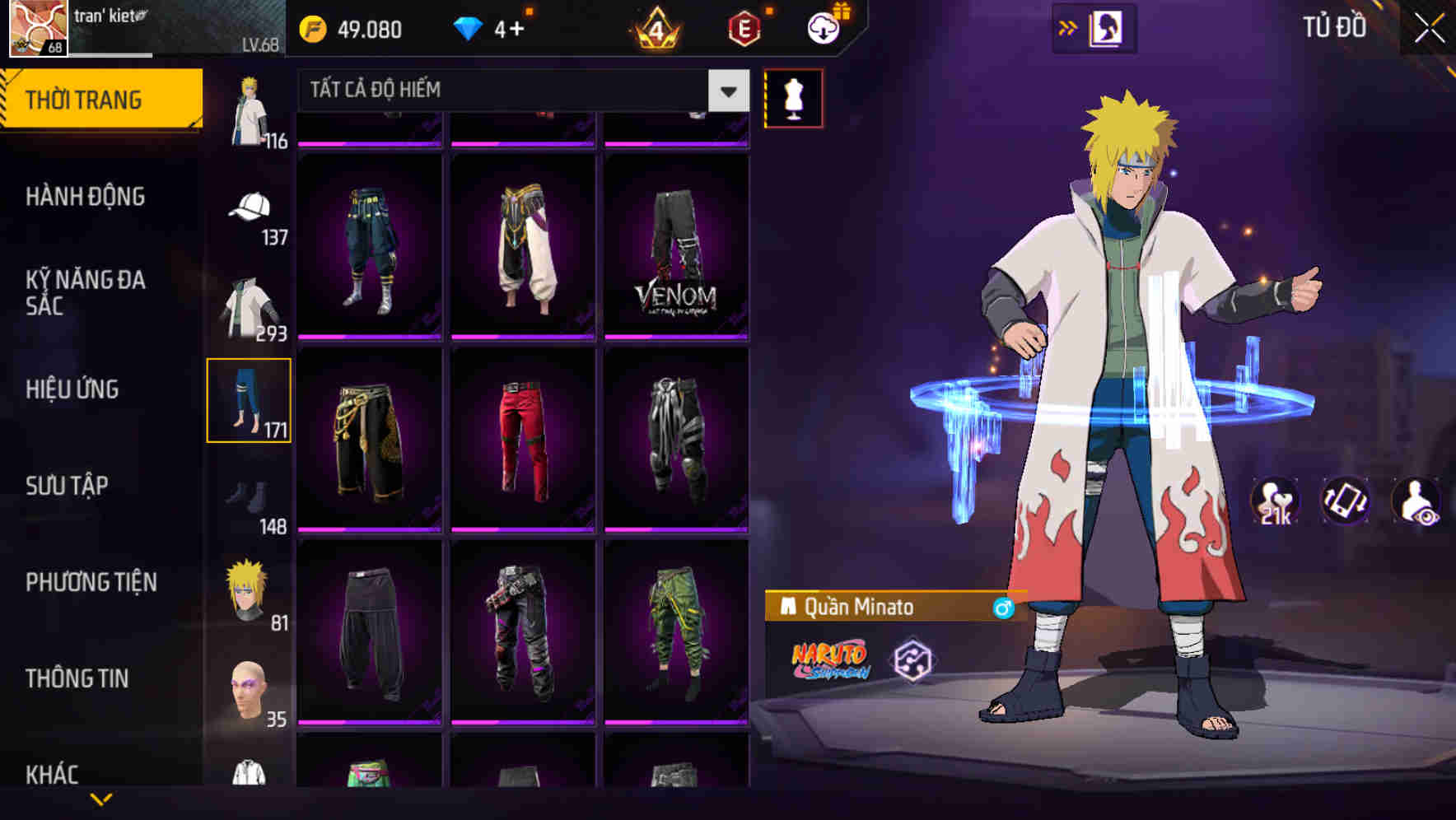Switch to the HÀNH ĐỘNG tab
This screenshot has height=820, width=1456.
click(x=86, y=197)
